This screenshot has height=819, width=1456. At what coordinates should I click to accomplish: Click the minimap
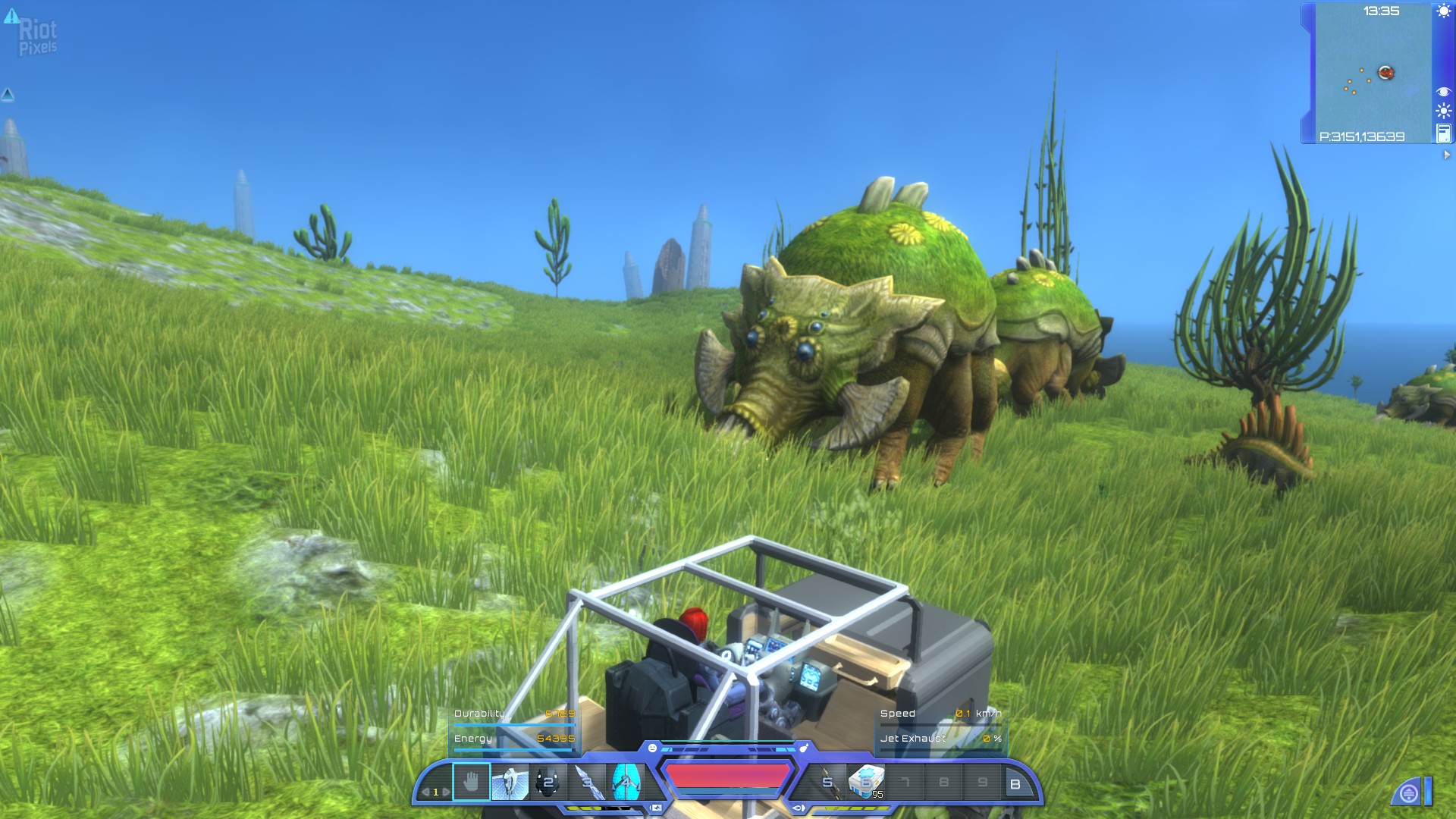pos(1373,76)
